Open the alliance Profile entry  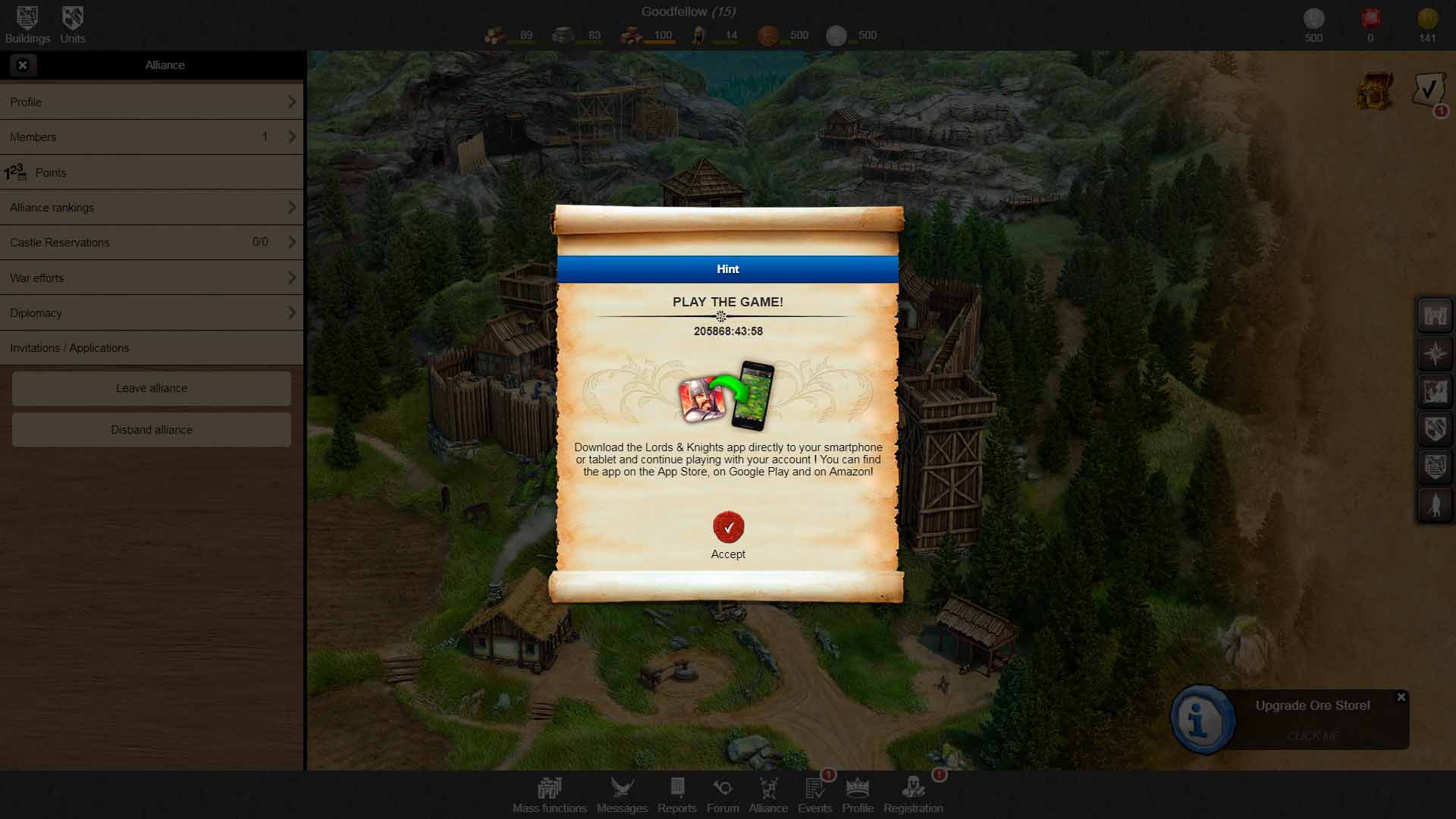(152, 102)
